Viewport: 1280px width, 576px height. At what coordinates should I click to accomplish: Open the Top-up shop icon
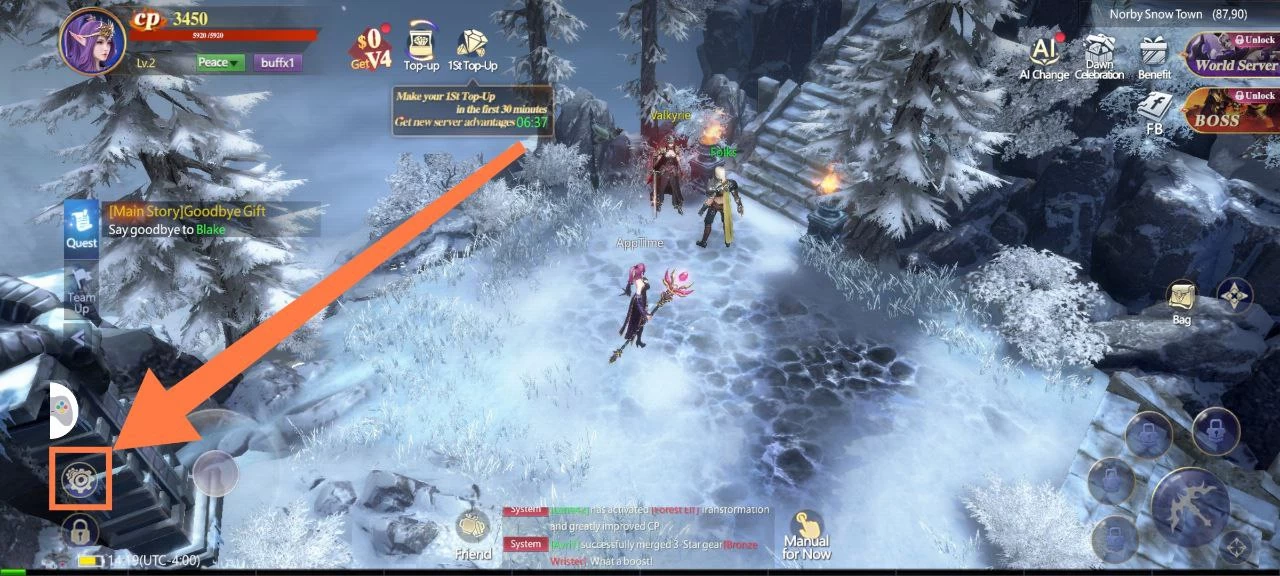421,47
